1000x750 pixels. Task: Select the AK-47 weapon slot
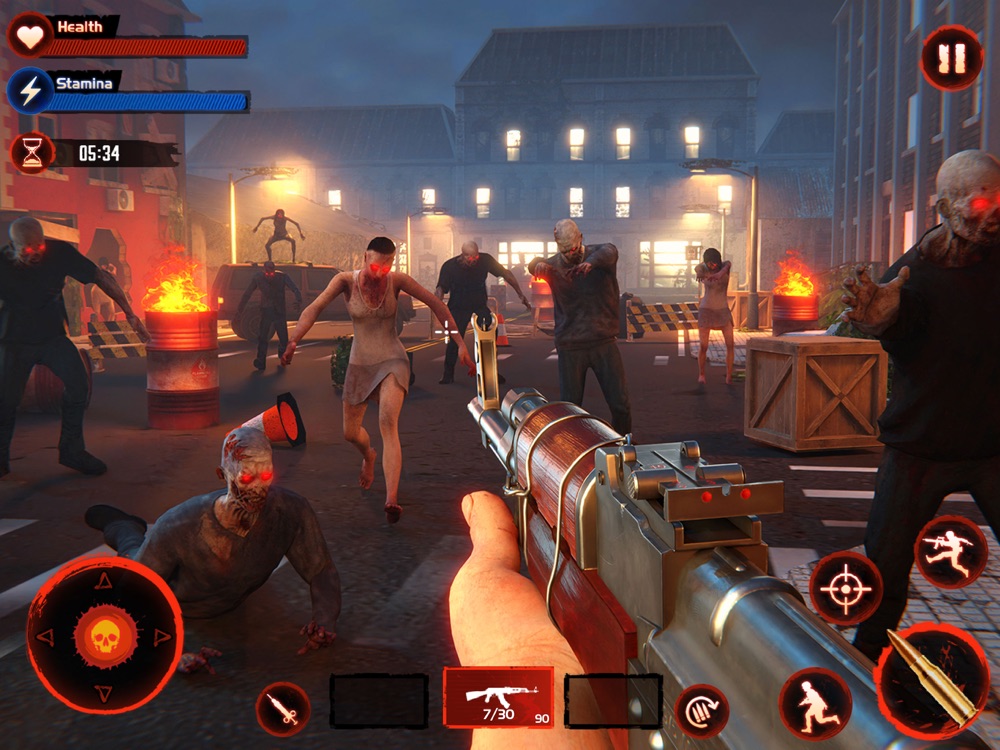pos(498,697)
